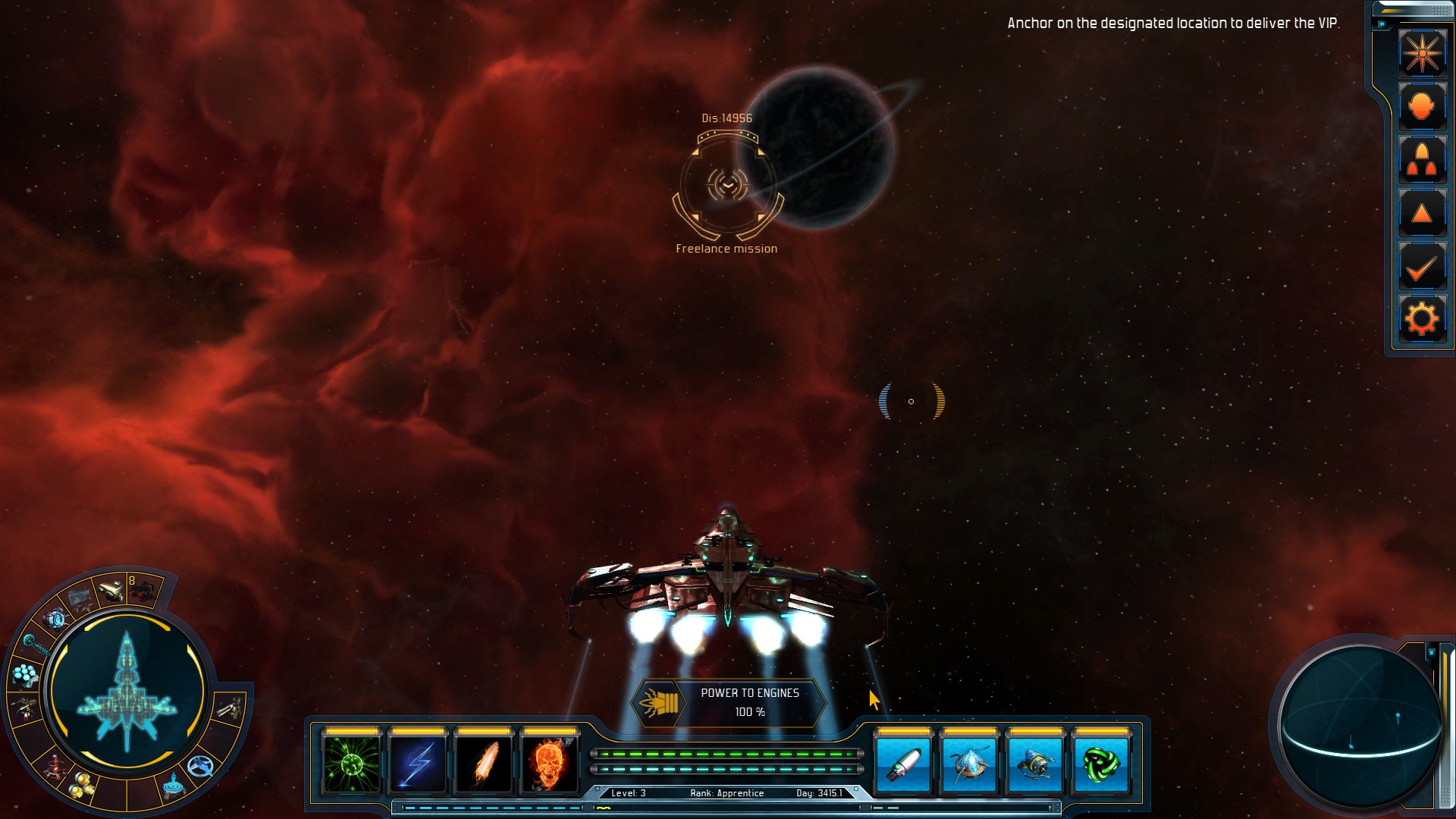The image size is (1456, 819).
Task: Select the cyan hexagon pods weapon slot
Action: 25,673
